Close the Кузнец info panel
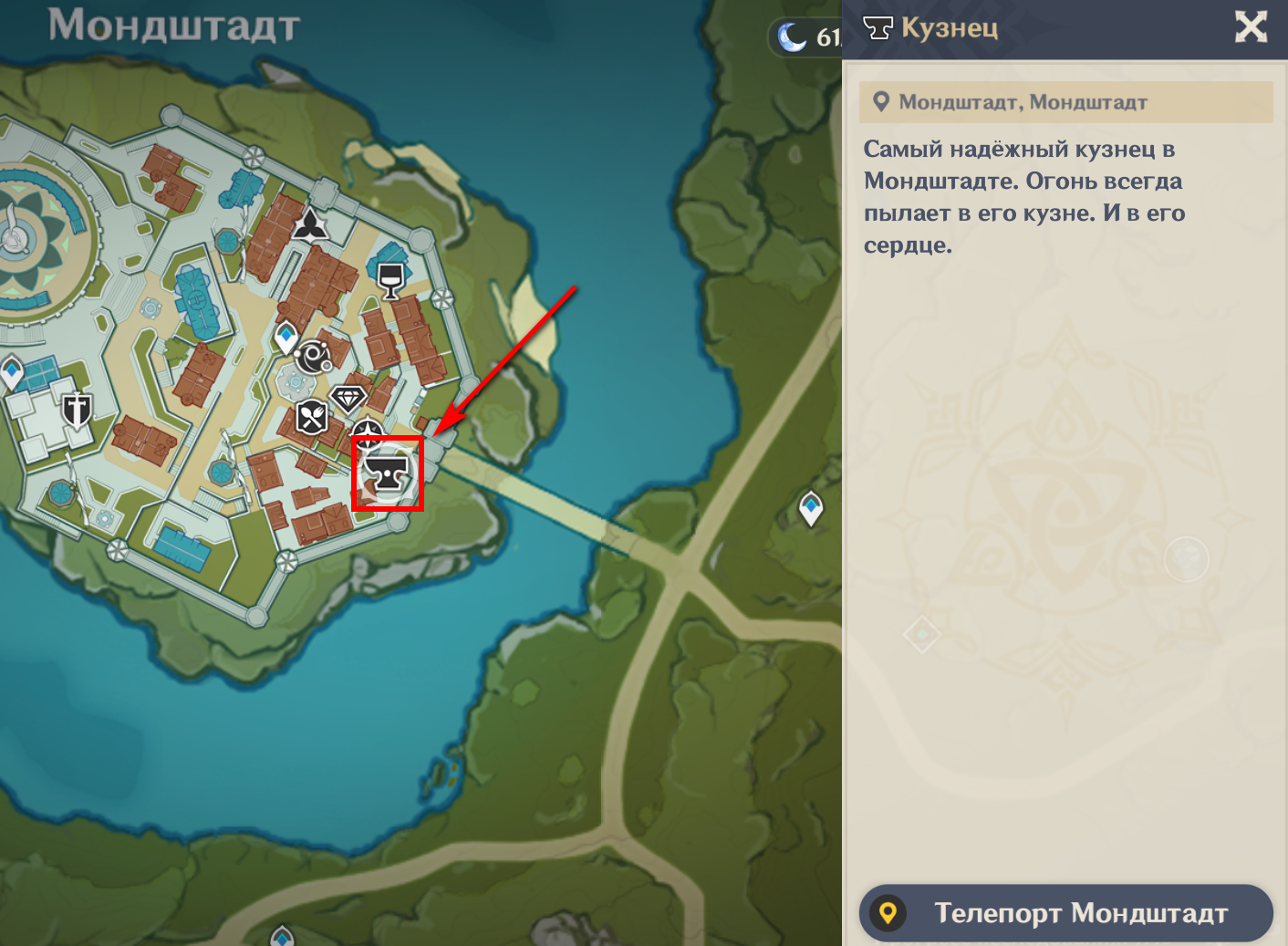 tap(1251, 26)
